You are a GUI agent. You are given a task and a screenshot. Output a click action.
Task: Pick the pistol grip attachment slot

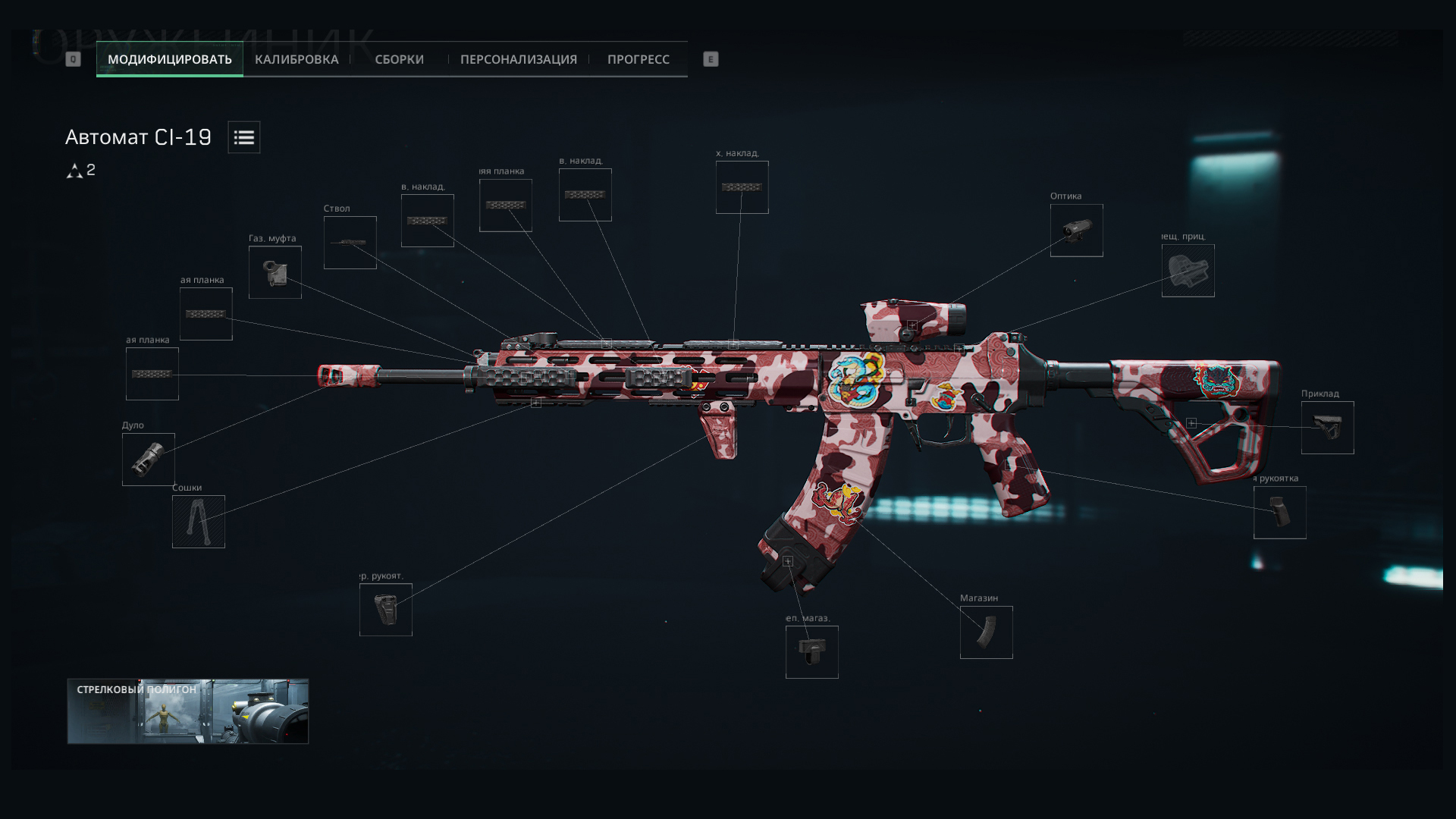(x=1280, y=513)
